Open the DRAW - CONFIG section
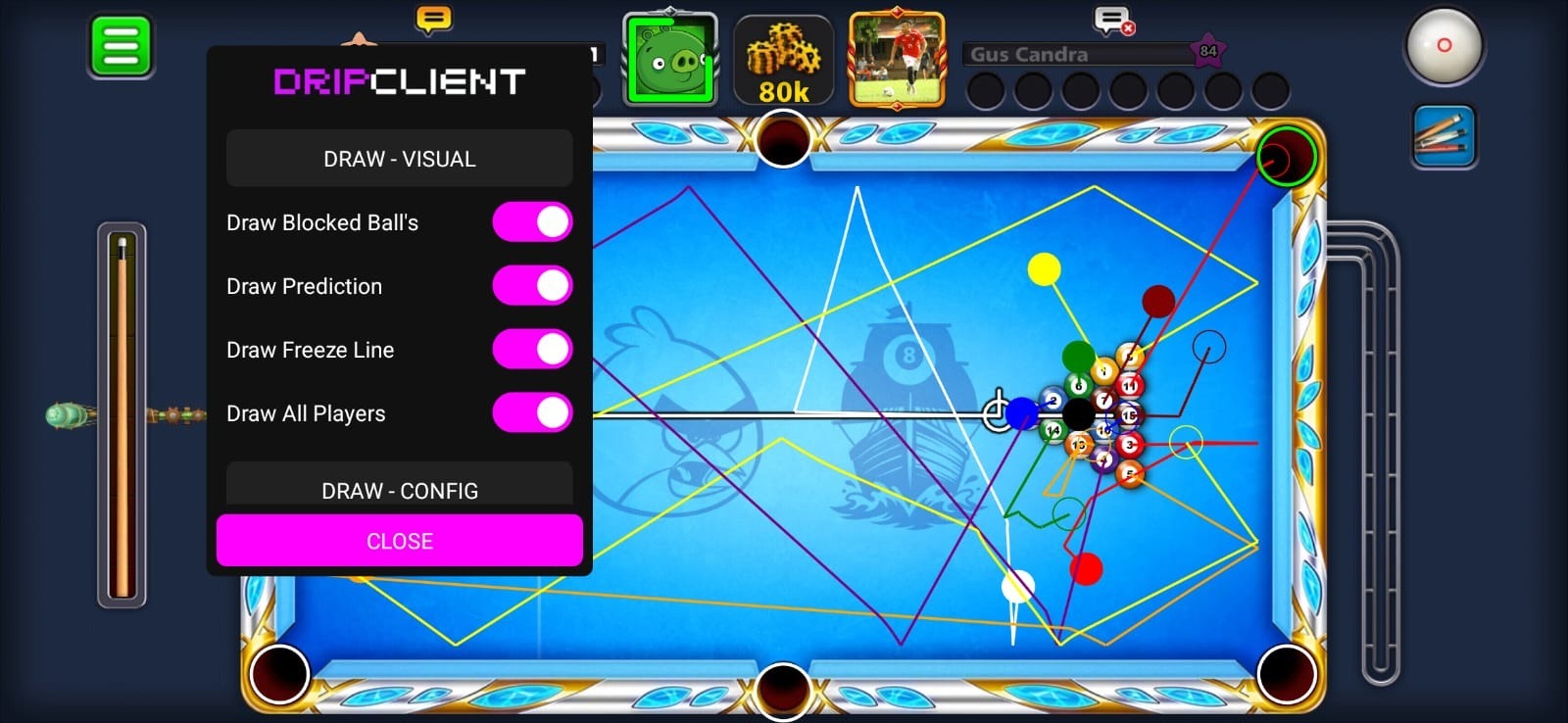1568x723 pixels. (399, 490)
